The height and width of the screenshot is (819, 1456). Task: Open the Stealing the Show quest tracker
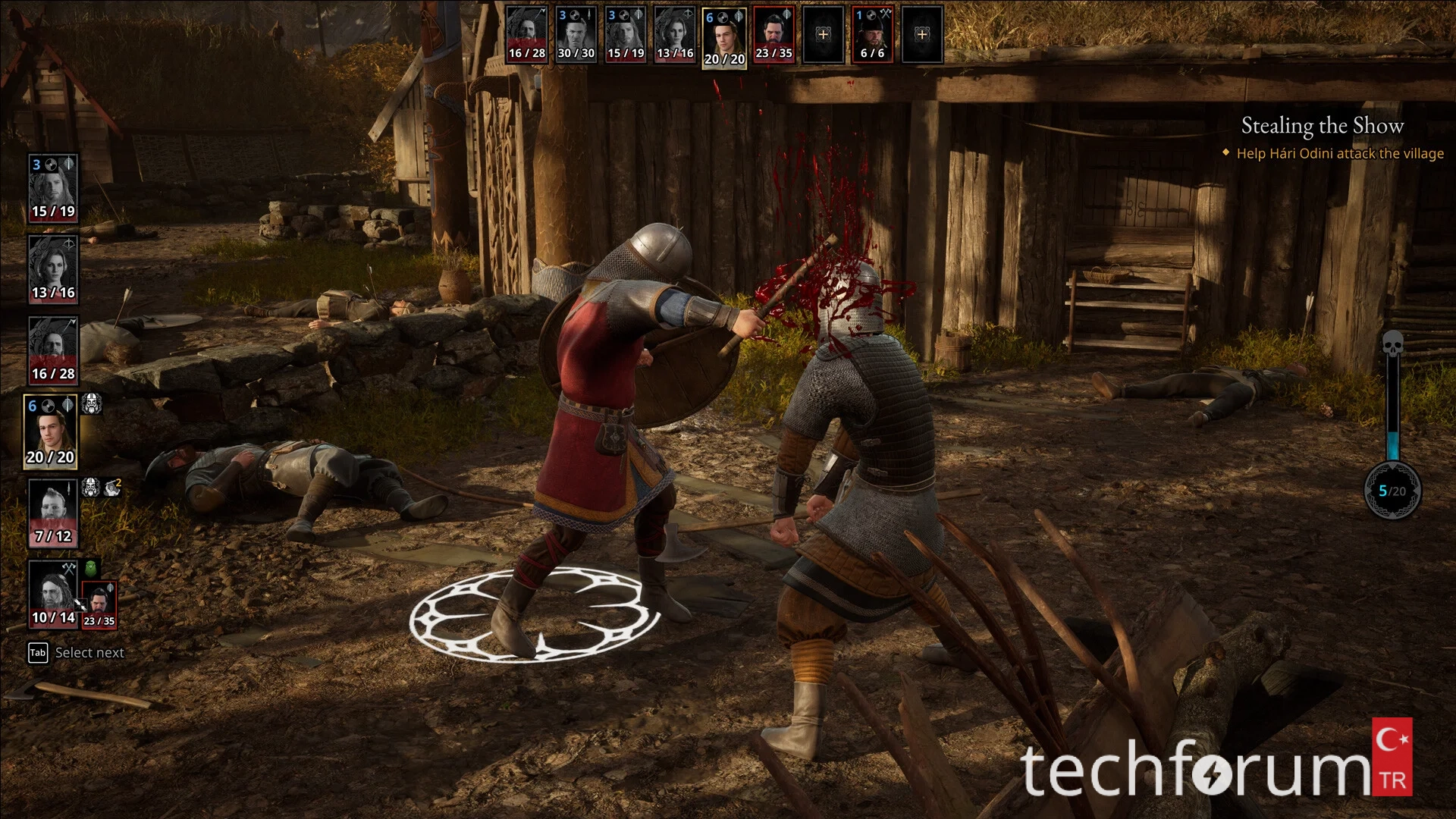(1322, 126)
